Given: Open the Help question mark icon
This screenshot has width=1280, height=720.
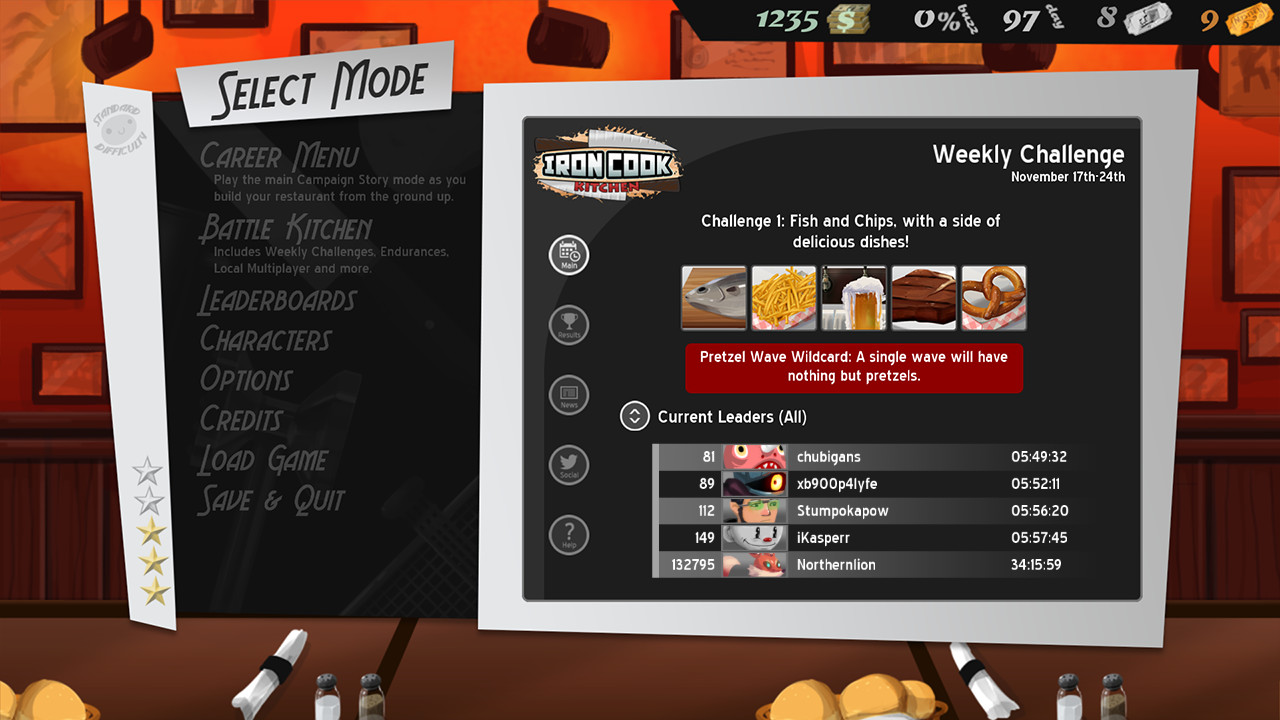Looking at the screenshot, I should pos(568,534).
